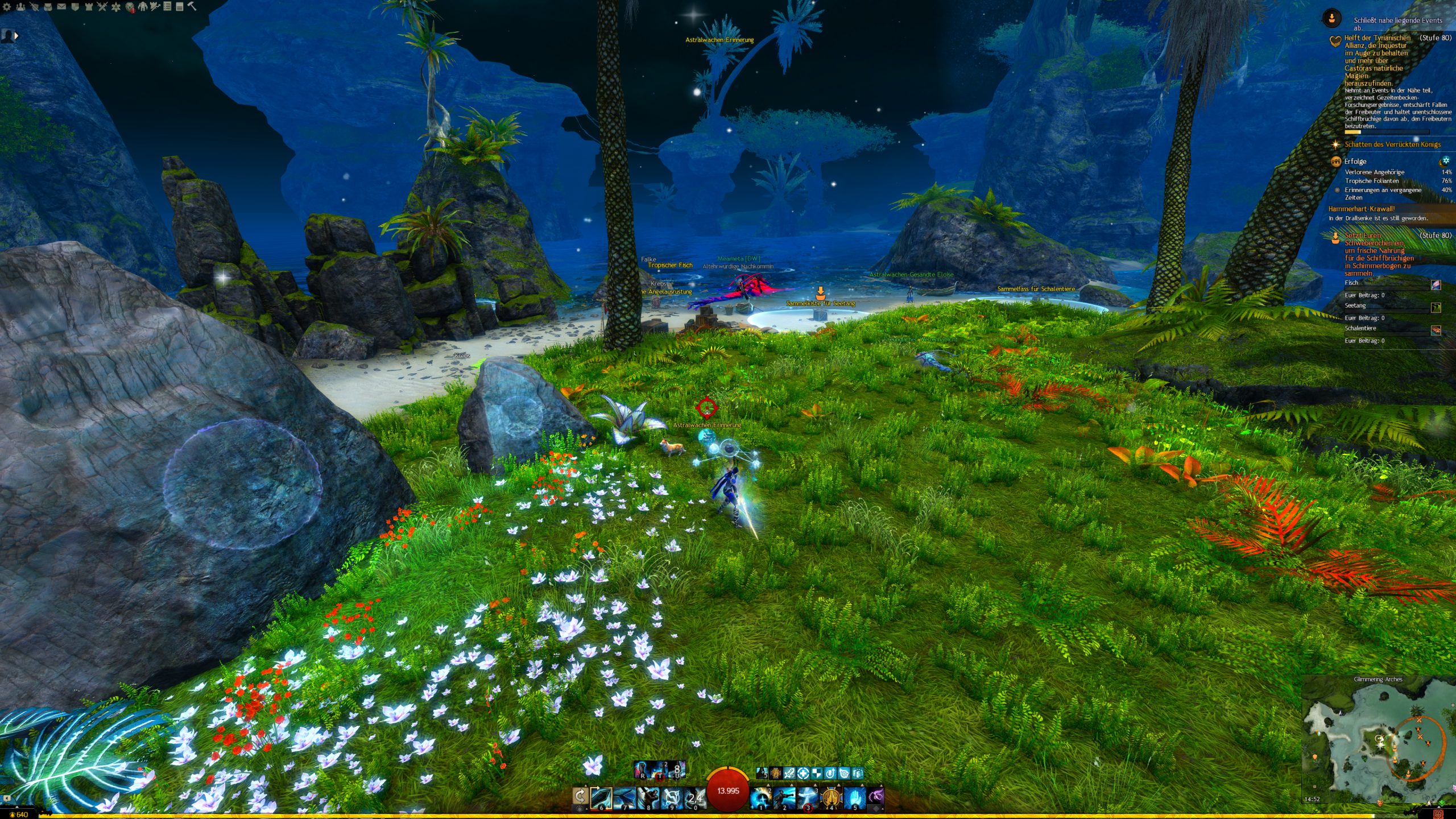
Task: Click the Hammerhart-Krawall! event notice
Action: (x=1361, y=209)
